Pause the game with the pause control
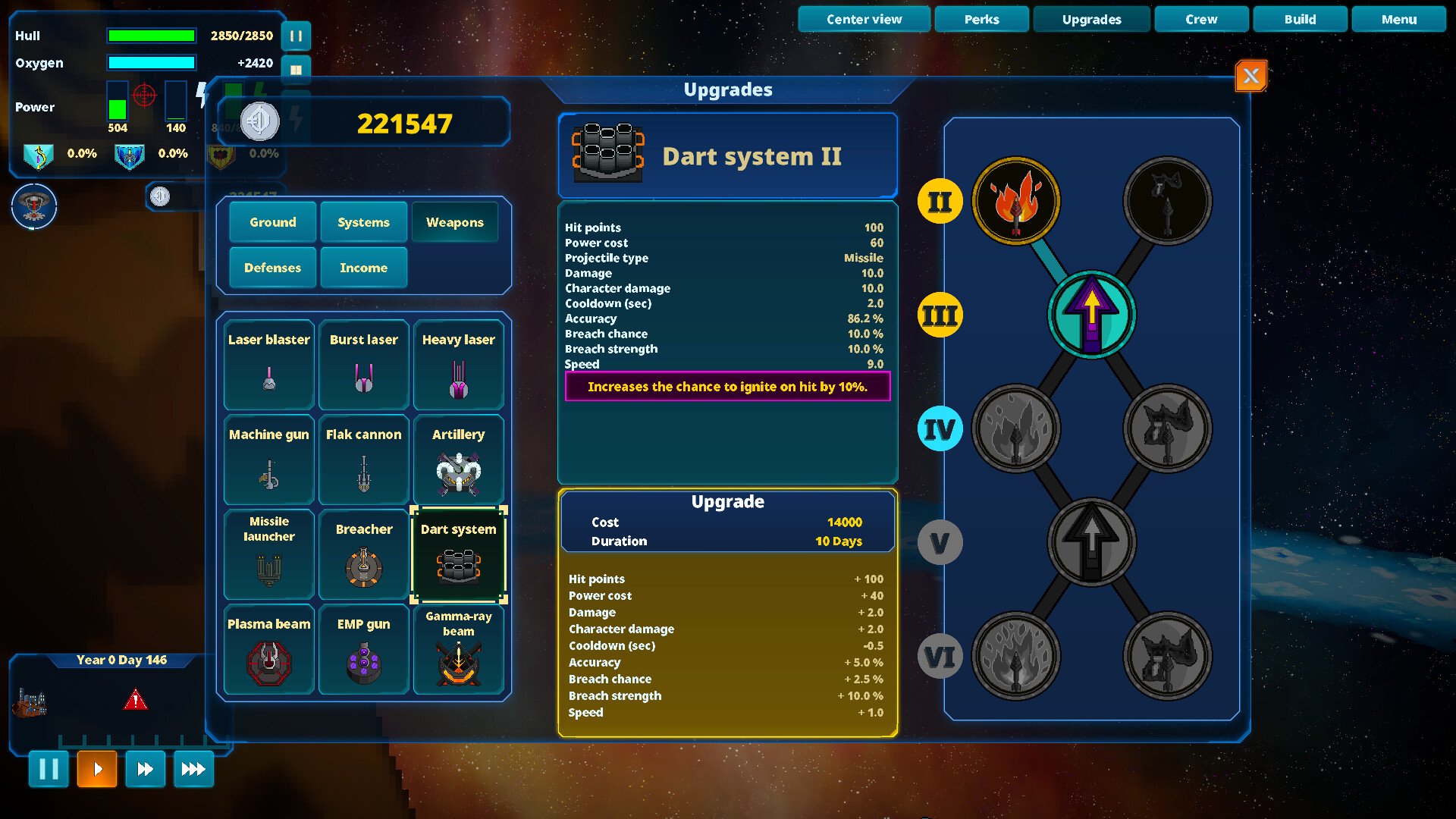 click(x=48, y=769)
